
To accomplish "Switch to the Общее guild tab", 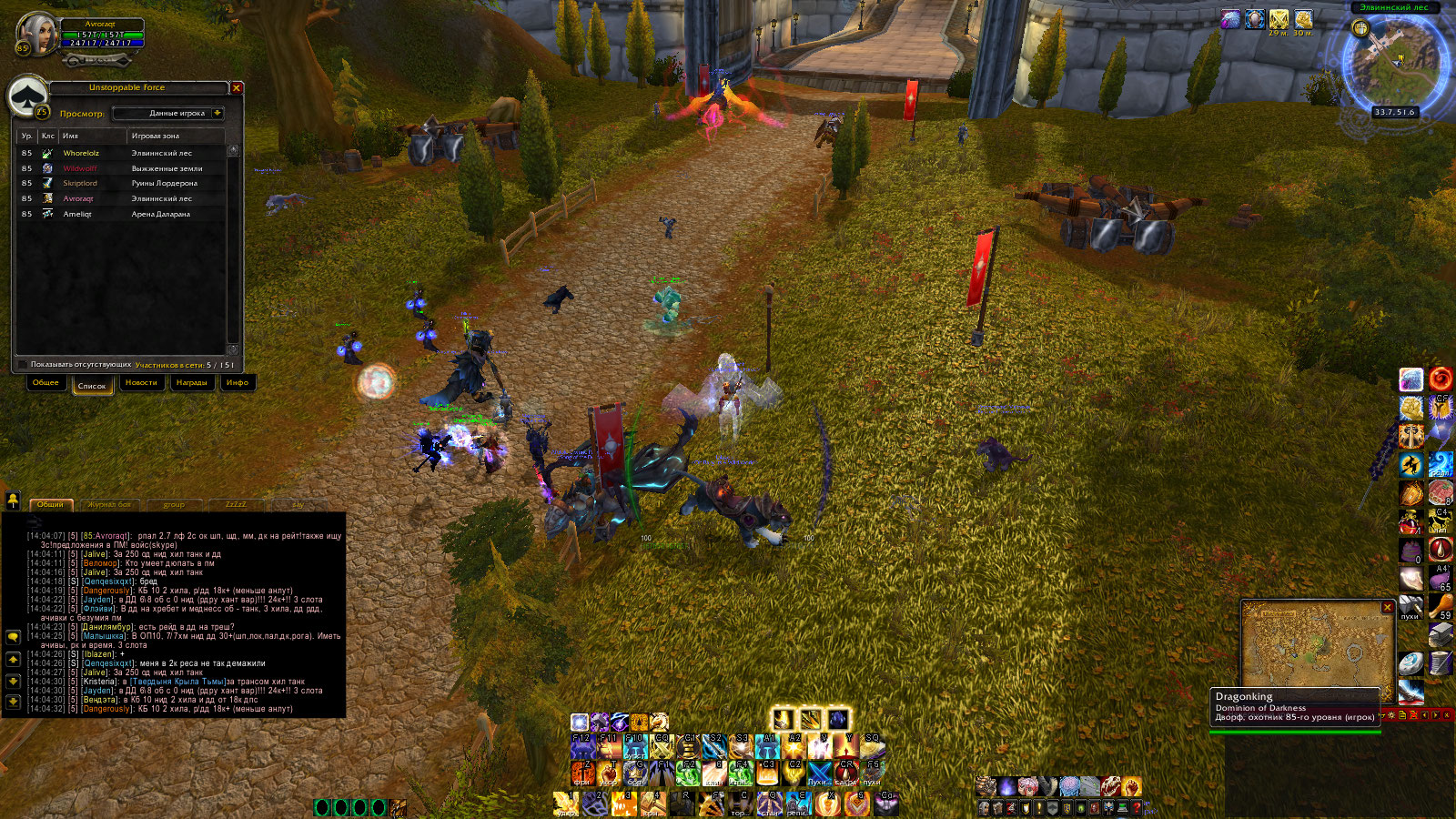I will [45, 383].
